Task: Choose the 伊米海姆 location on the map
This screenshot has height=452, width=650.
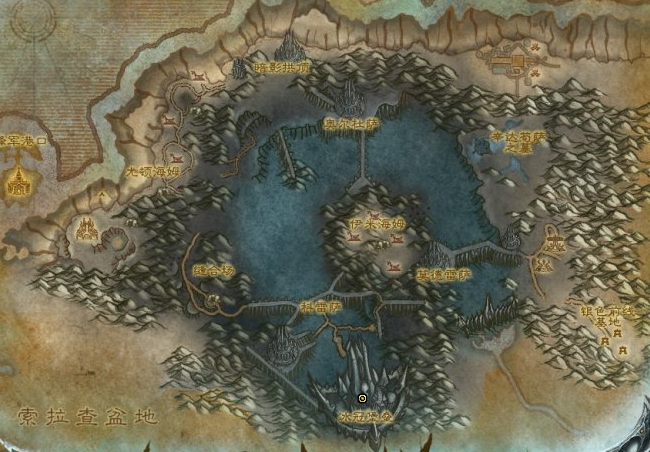Action: point(378,223)
